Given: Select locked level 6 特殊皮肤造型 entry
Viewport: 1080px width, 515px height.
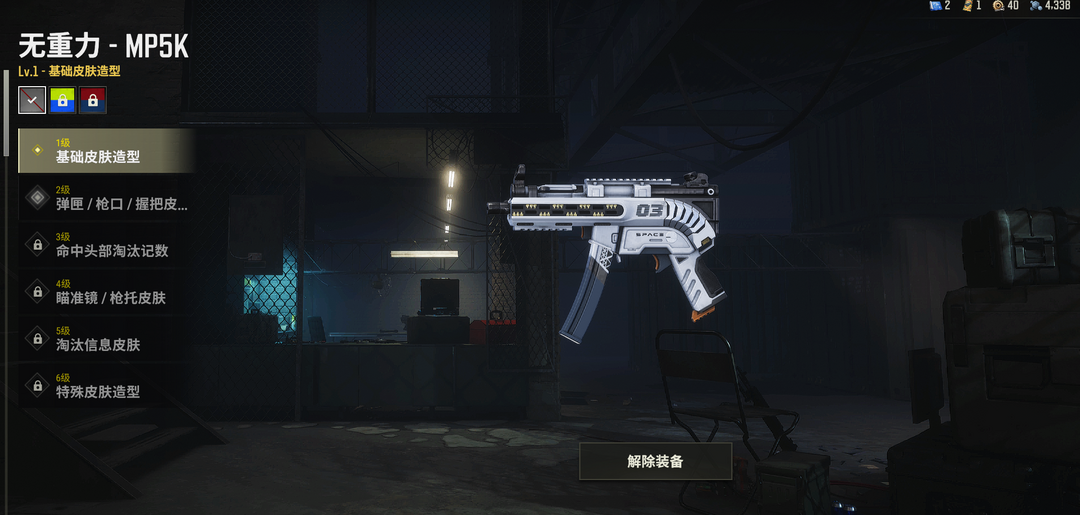Looking at the screenshot, I should pos(105,386).
